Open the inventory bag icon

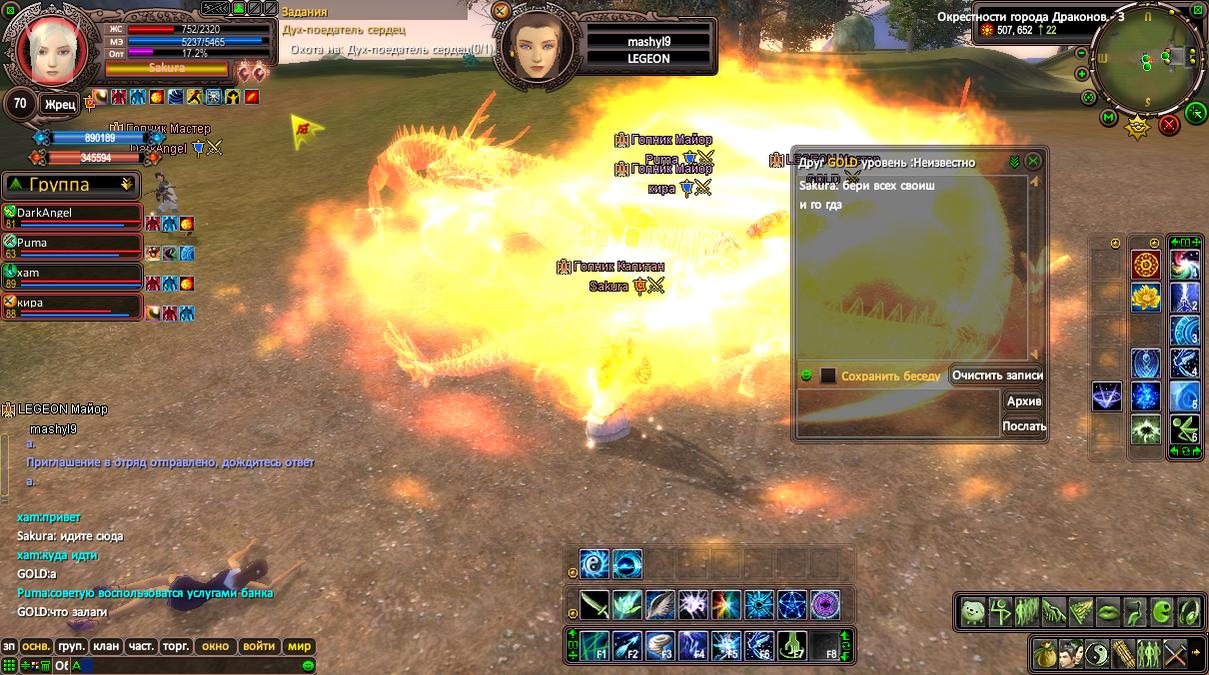[x=1044, y=653]
